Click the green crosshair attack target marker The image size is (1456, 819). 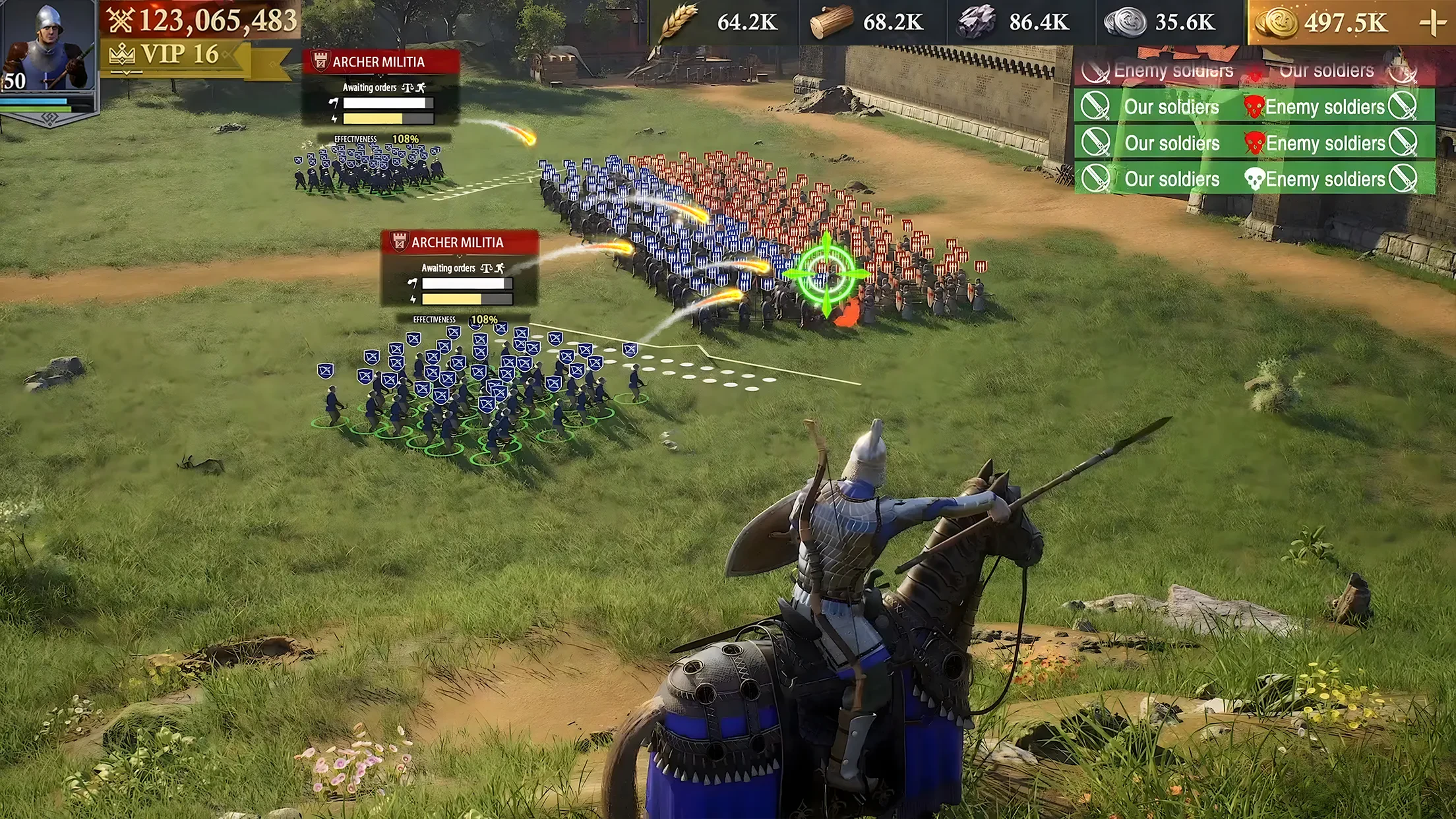click(826, 273)
